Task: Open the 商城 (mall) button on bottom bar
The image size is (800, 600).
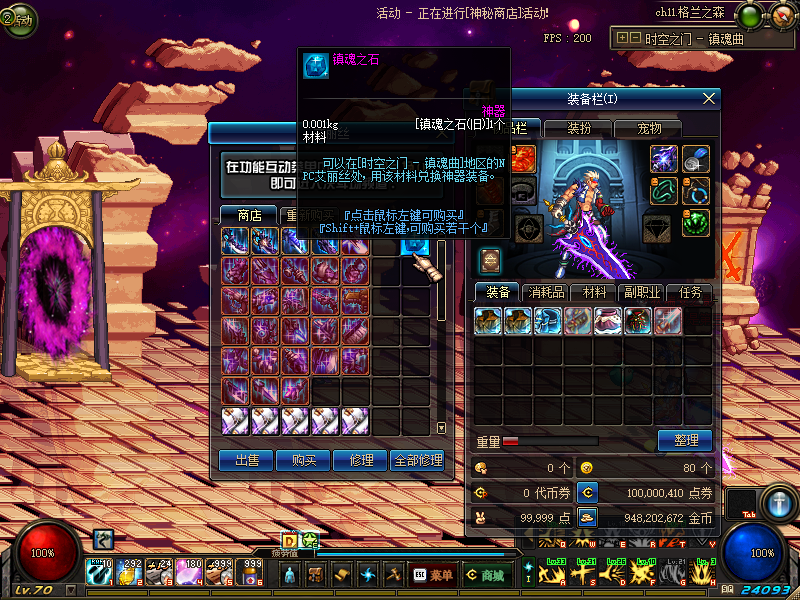Action: click(x=486, y=575)
